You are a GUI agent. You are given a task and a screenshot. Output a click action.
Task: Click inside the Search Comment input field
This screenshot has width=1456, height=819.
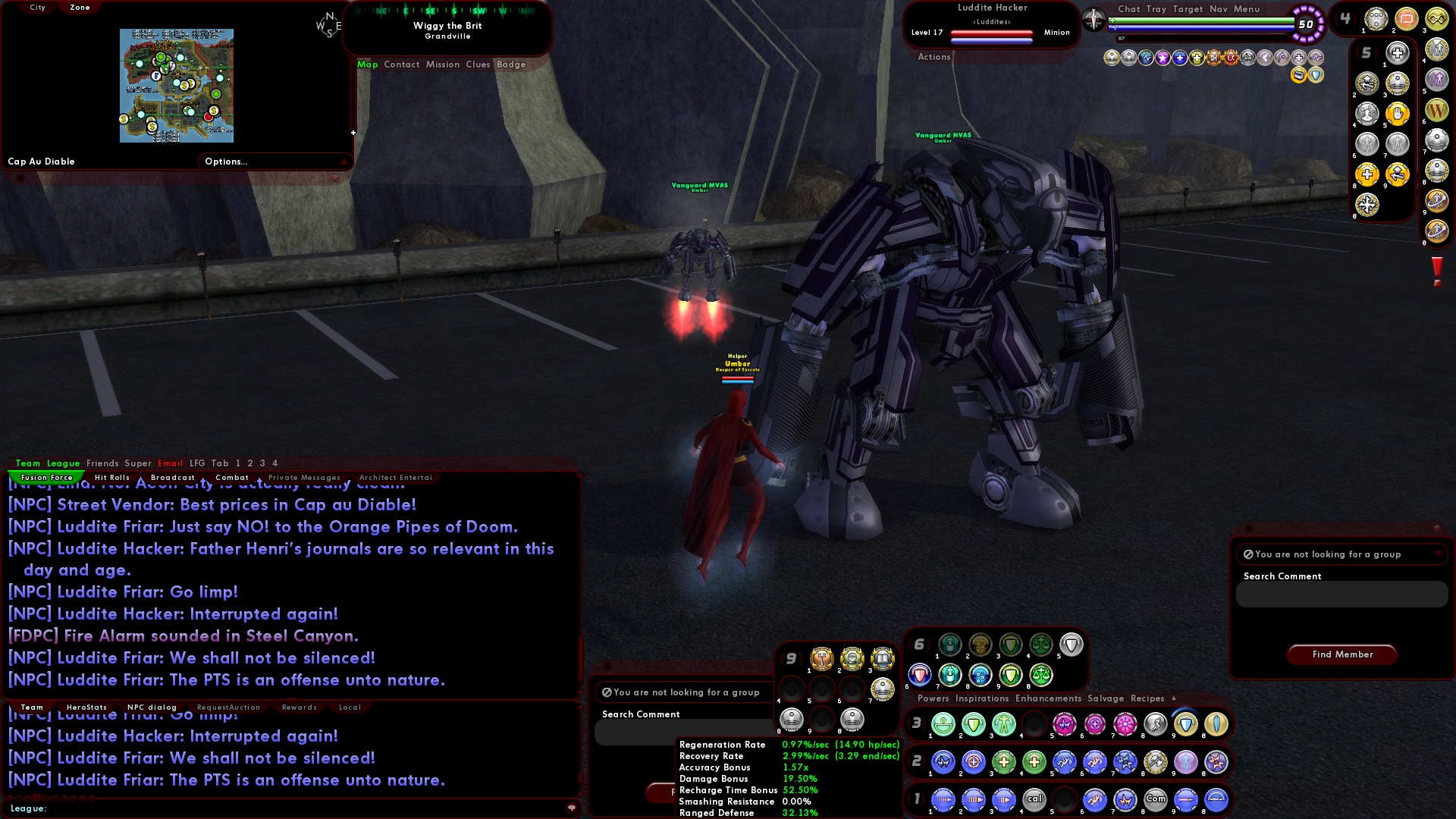1341,595
